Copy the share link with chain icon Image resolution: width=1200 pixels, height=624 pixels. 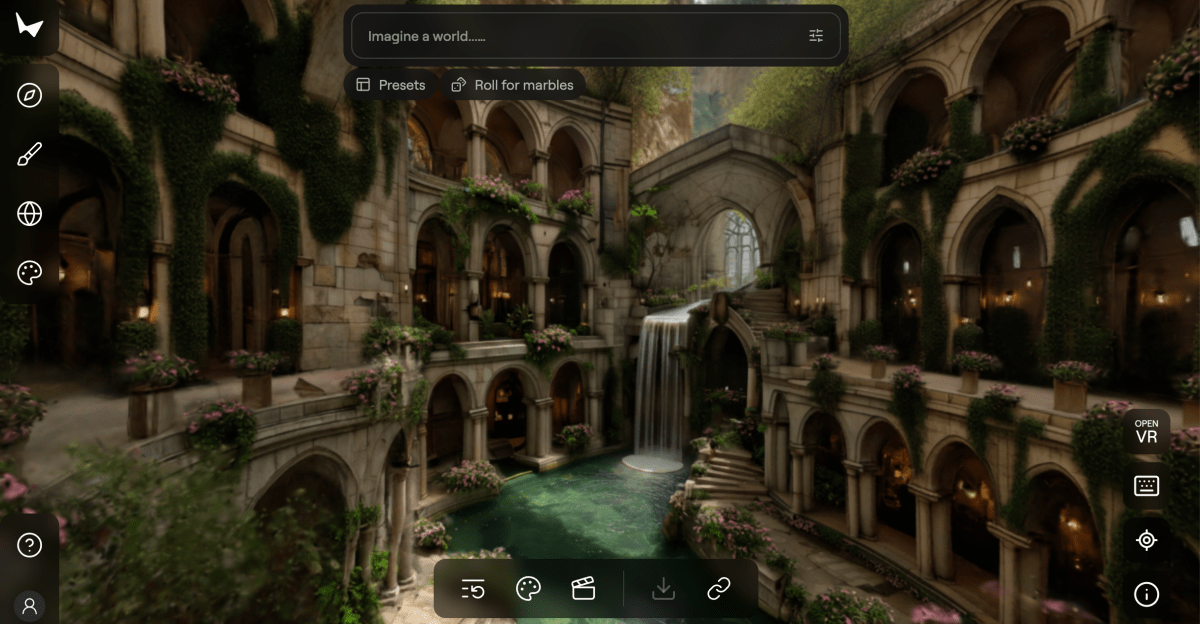tap(719, 589)
